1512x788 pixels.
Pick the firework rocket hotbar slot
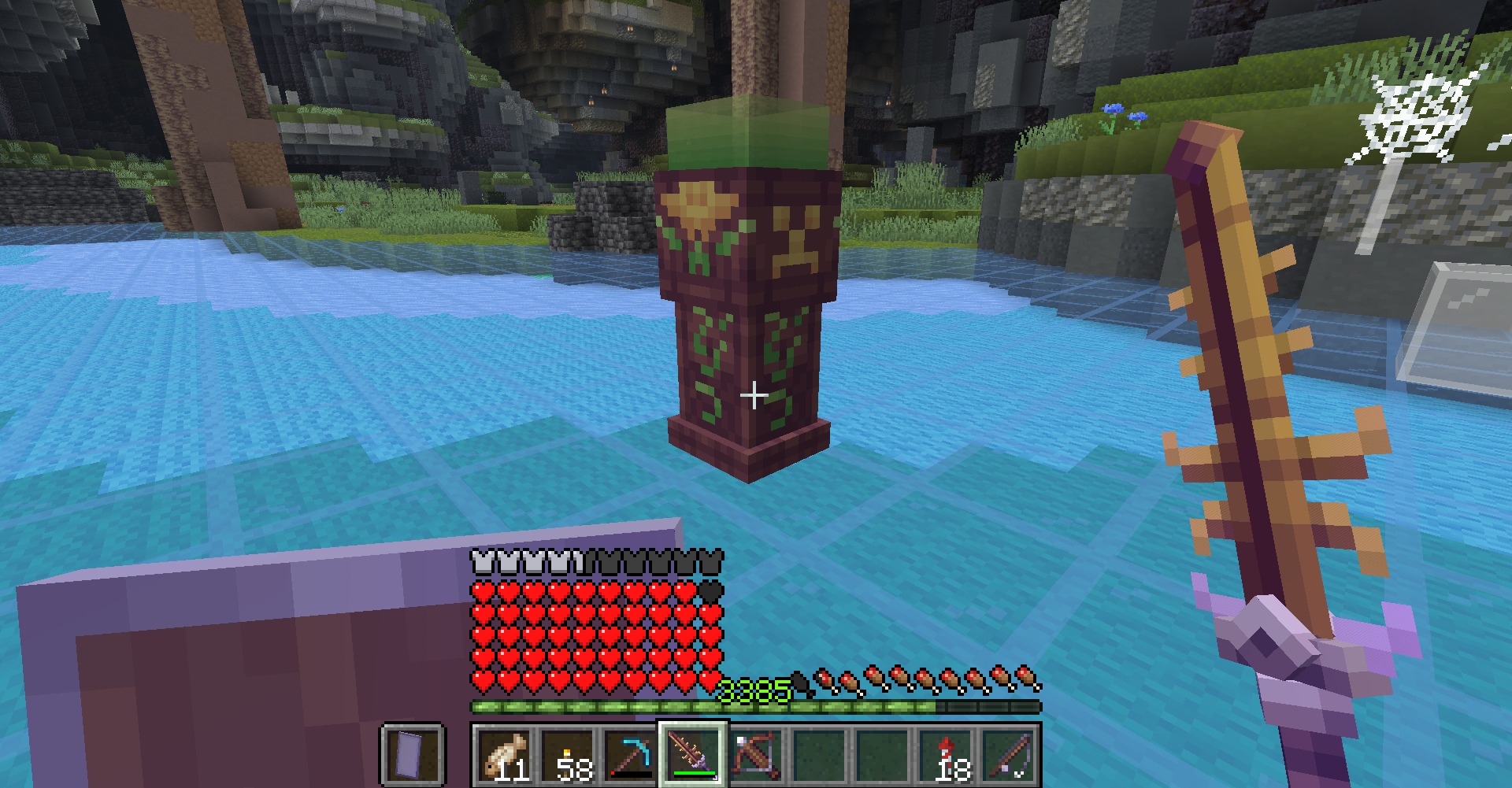947,755
